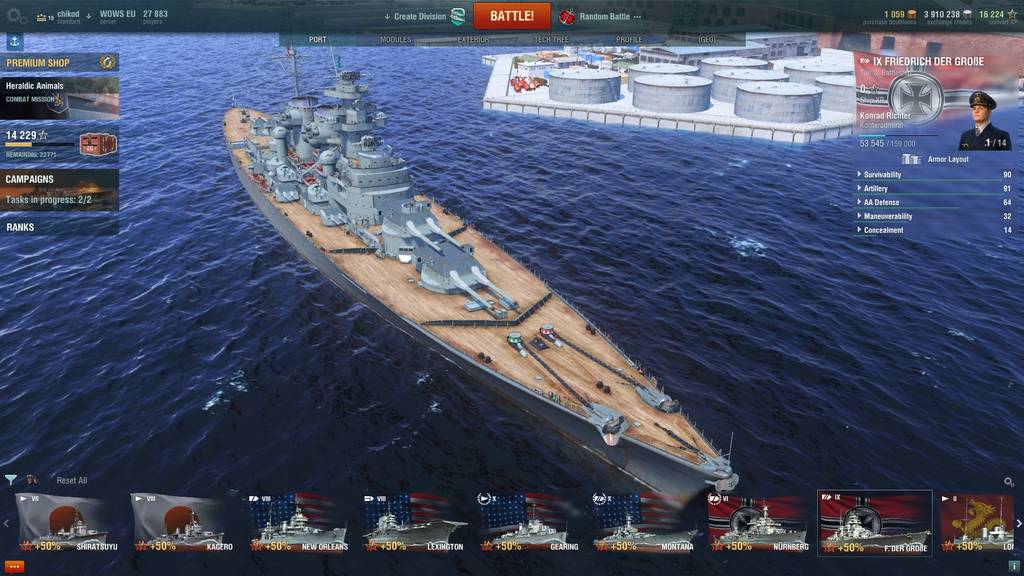Switch to the Modules tab
1024x576 pixels.
(395, 40)
